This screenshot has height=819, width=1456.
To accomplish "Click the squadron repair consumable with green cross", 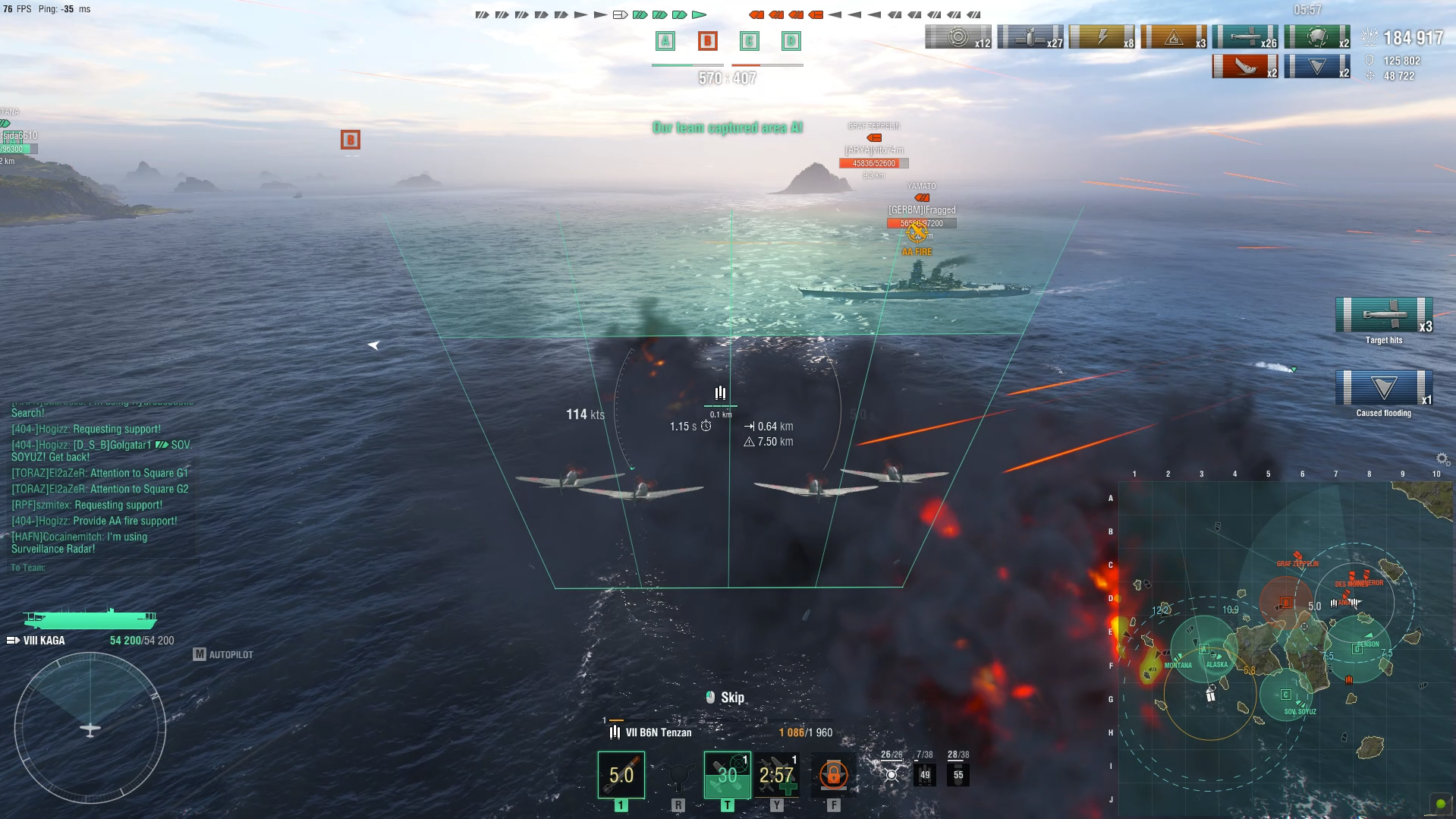I will [x=777, y=774].
